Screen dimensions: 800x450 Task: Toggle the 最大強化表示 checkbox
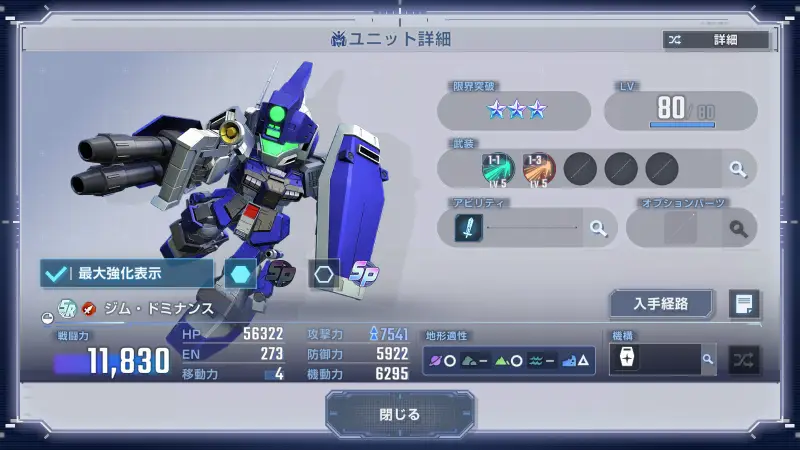pos(127,272)
